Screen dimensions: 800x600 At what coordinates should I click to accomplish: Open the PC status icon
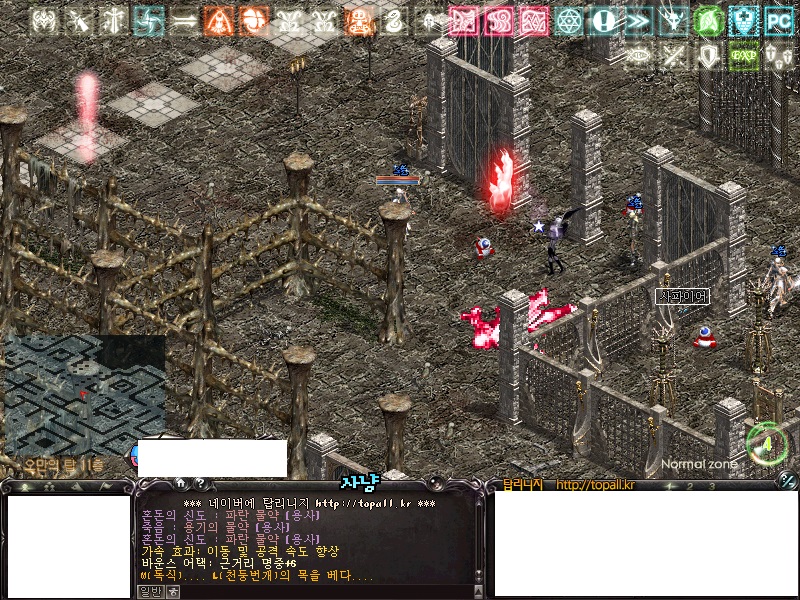tap(777, 20)
